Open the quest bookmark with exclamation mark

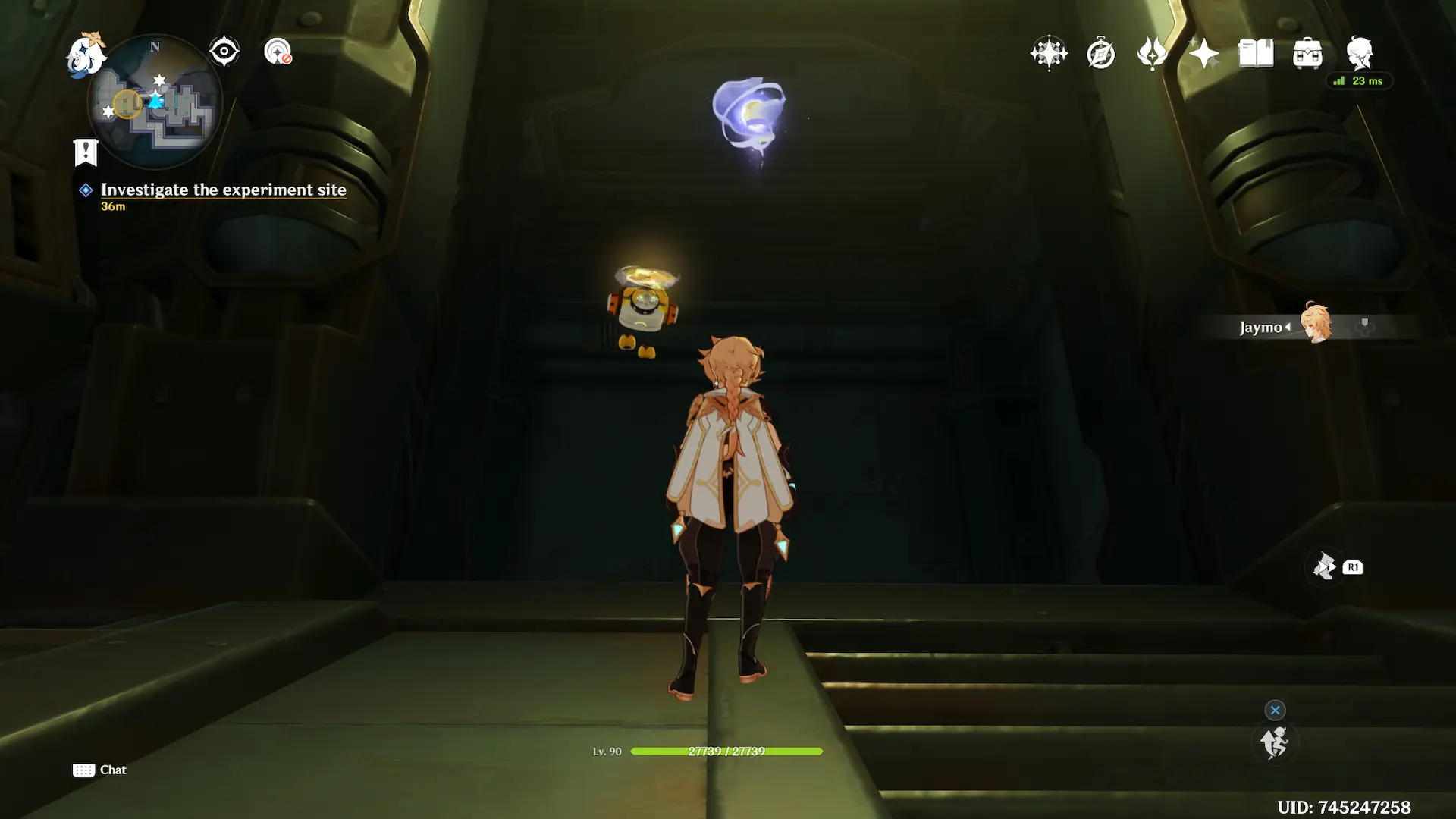(x=86, y=152)
